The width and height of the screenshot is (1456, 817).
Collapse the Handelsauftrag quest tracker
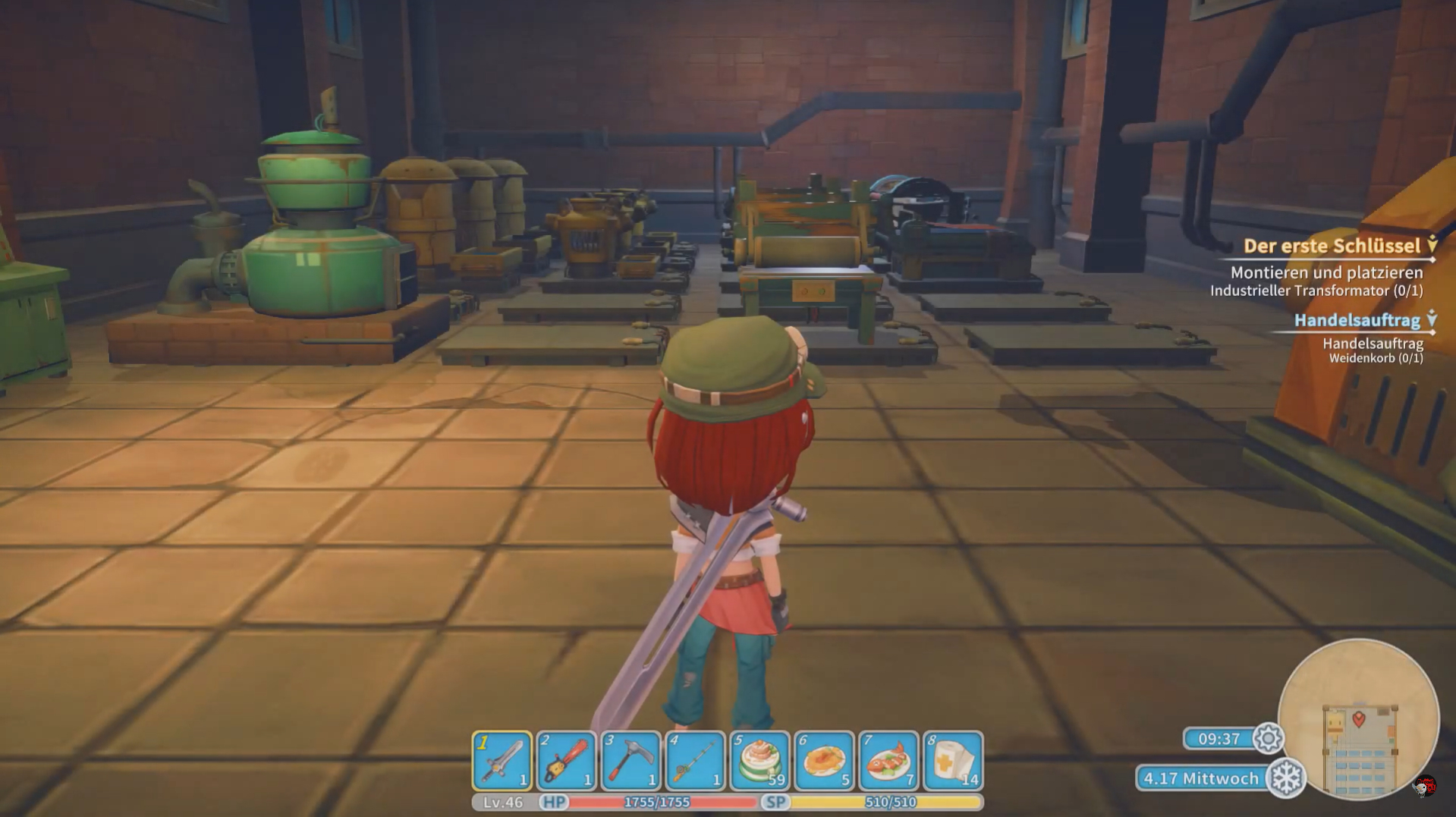tap(1432, 319)
